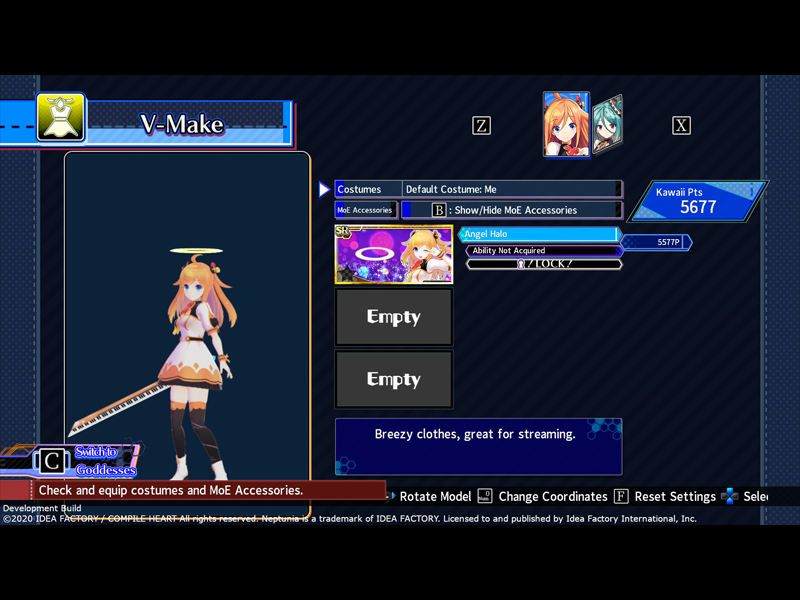Click the V-Make dress icon

click(x=61, y=118)
